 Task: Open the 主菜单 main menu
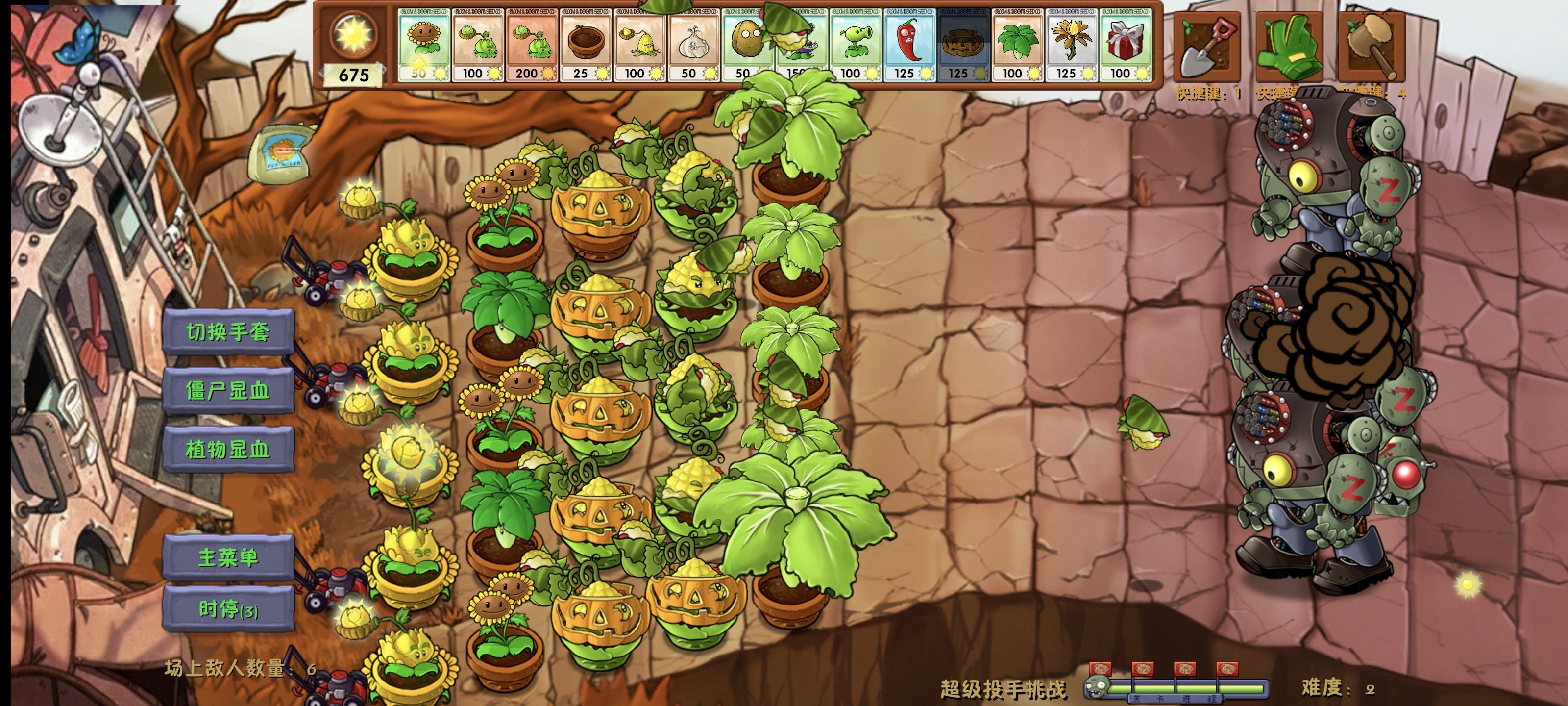[x=228, y=557]
